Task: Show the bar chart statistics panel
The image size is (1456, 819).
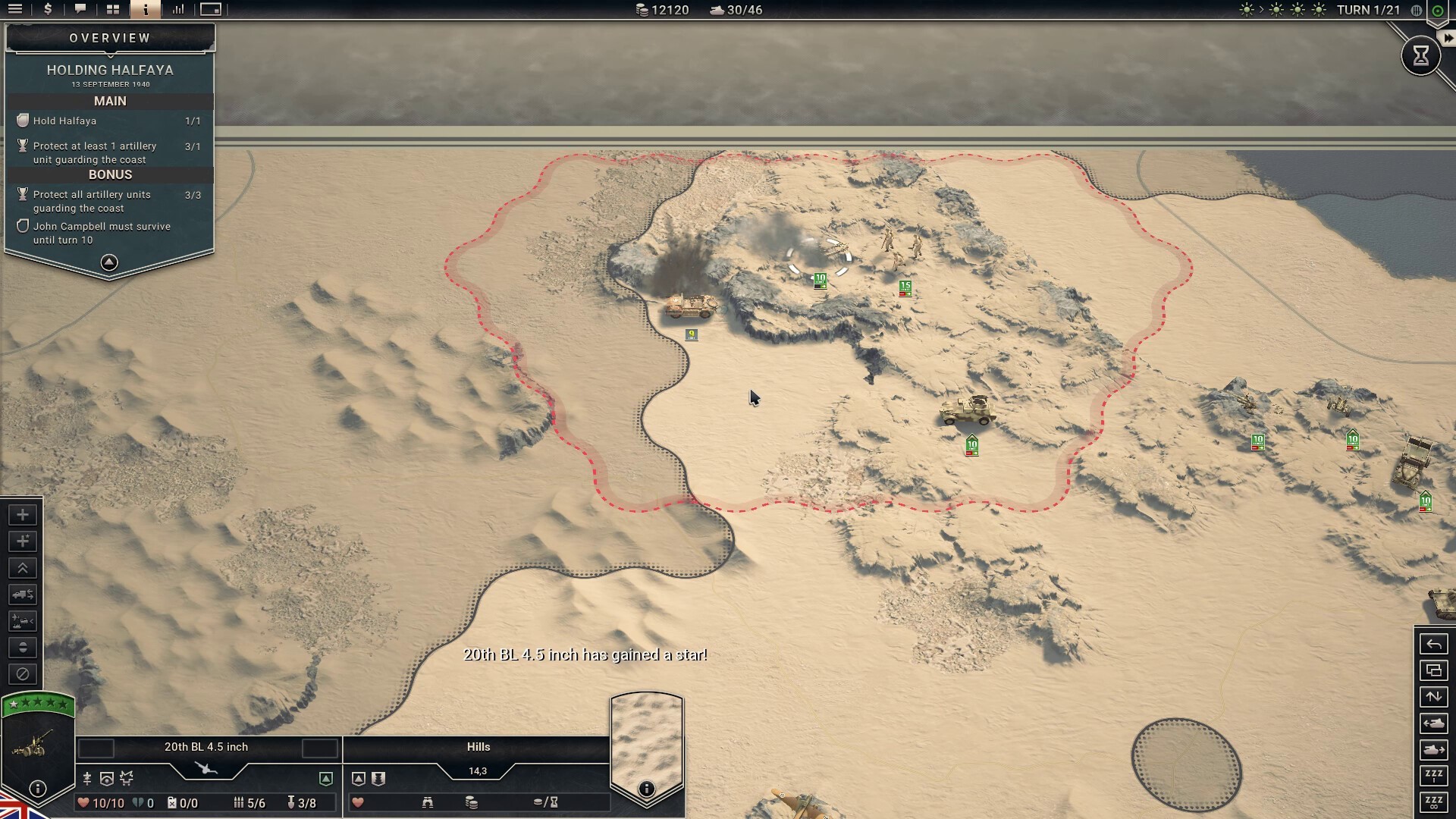Action: coord(178,9)
